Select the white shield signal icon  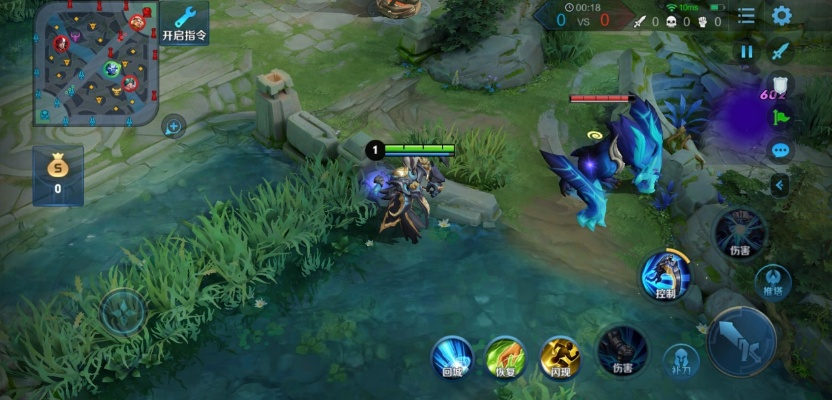[781, 85]
